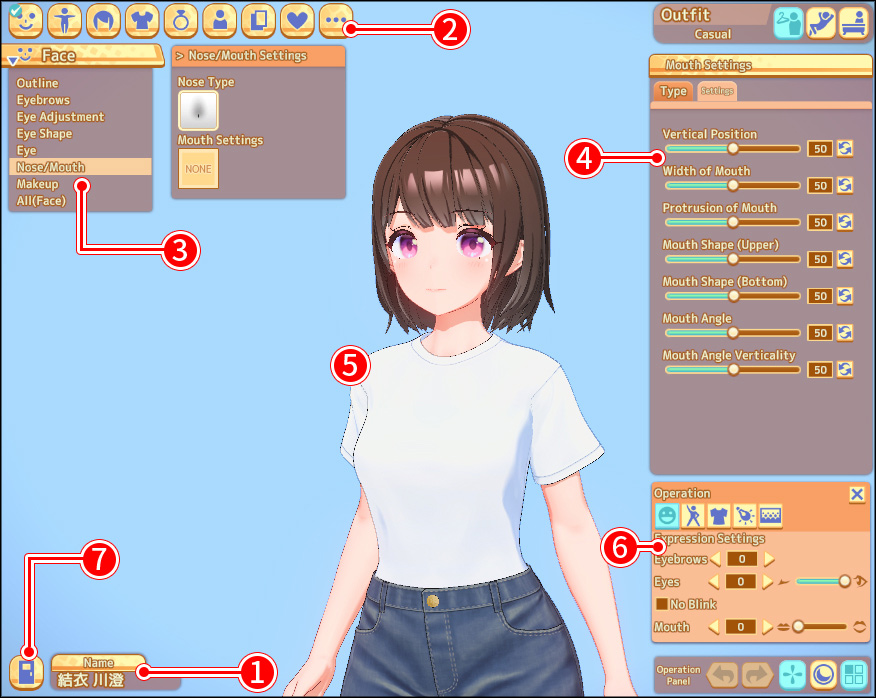Open the Eyebrows face category
This screenshot has width=876, height=698.
pyautogui.click(x=43, y=100)
